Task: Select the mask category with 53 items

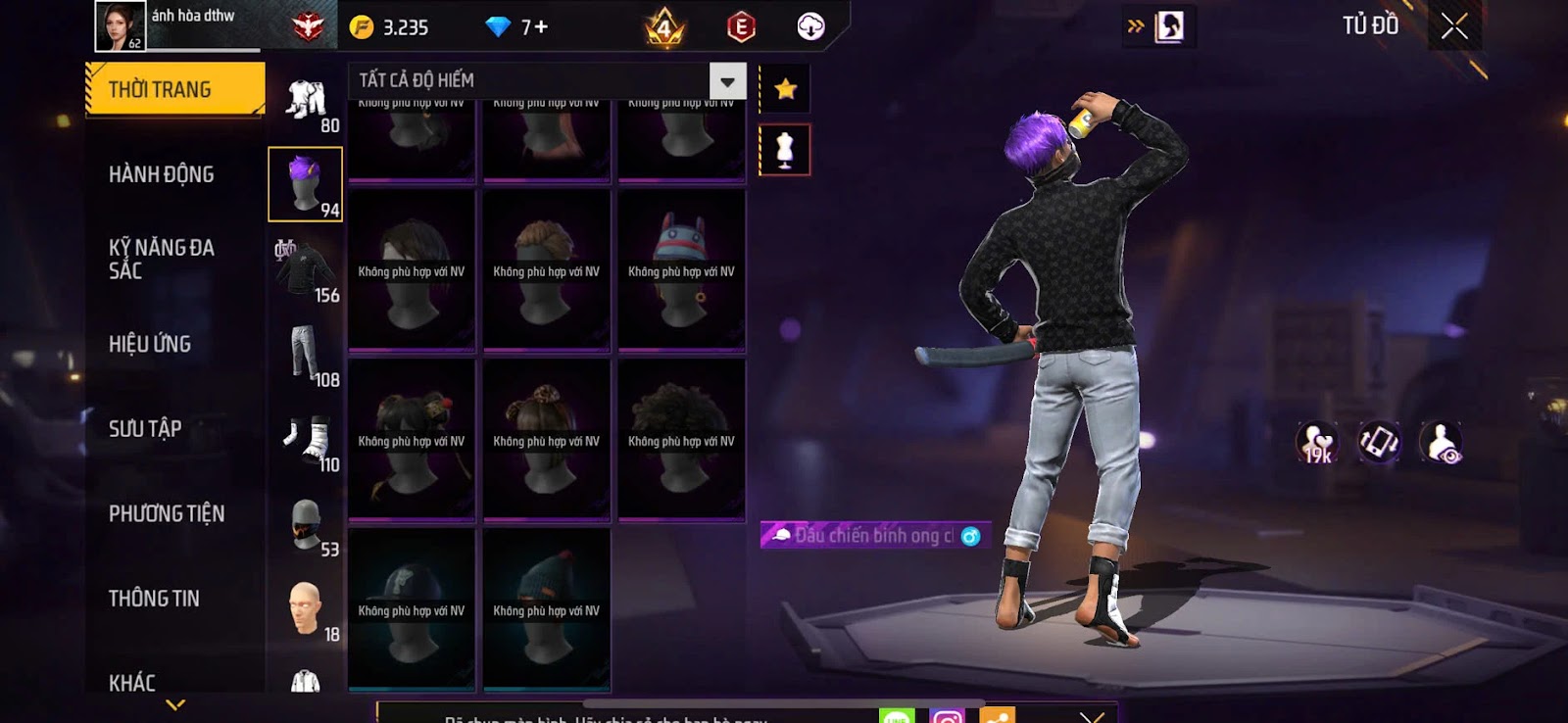Action: pyautogui.click(x=306, y=525)
